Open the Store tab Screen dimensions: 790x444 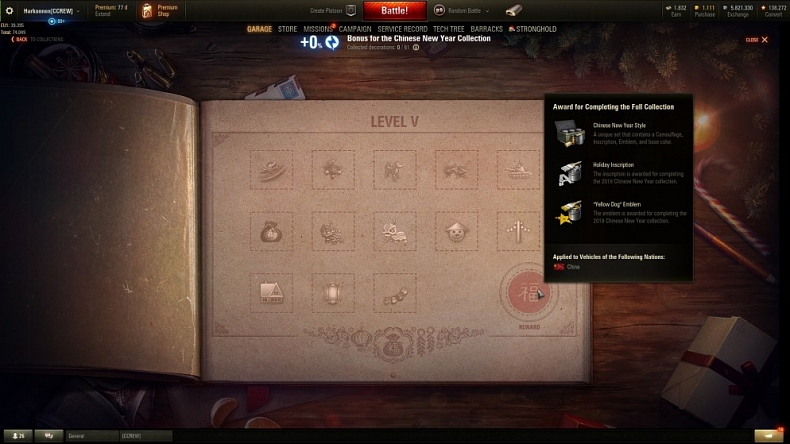(287, 29)
